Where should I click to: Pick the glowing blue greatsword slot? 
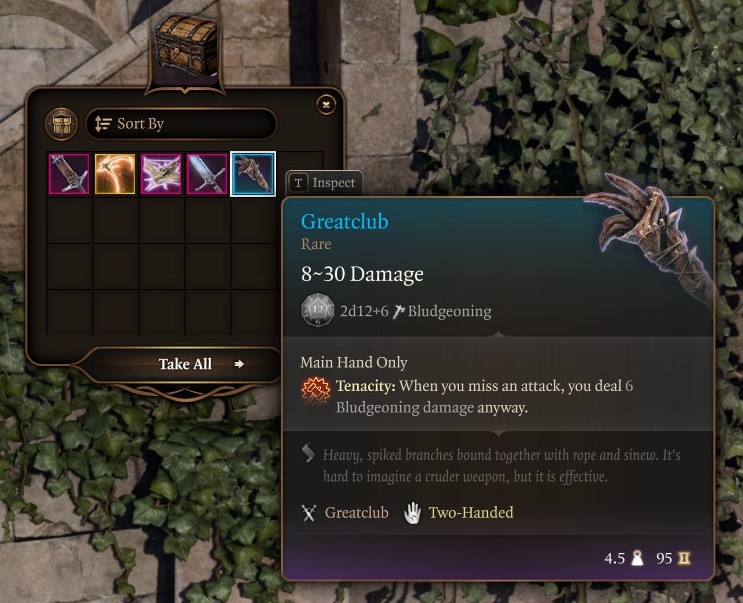(x=207, y=174)
